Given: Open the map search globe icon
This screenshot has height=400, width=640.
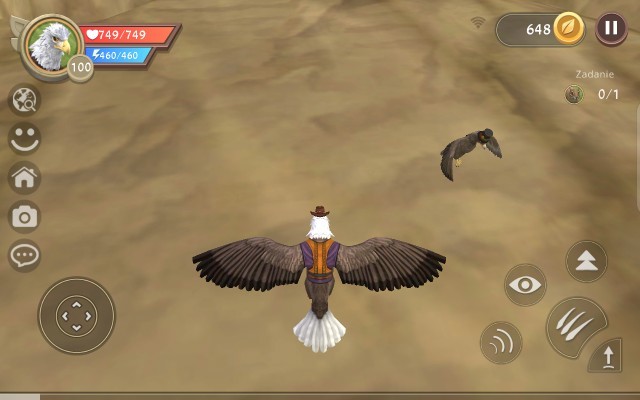Looking at the screenshot, I should point(24,100).
